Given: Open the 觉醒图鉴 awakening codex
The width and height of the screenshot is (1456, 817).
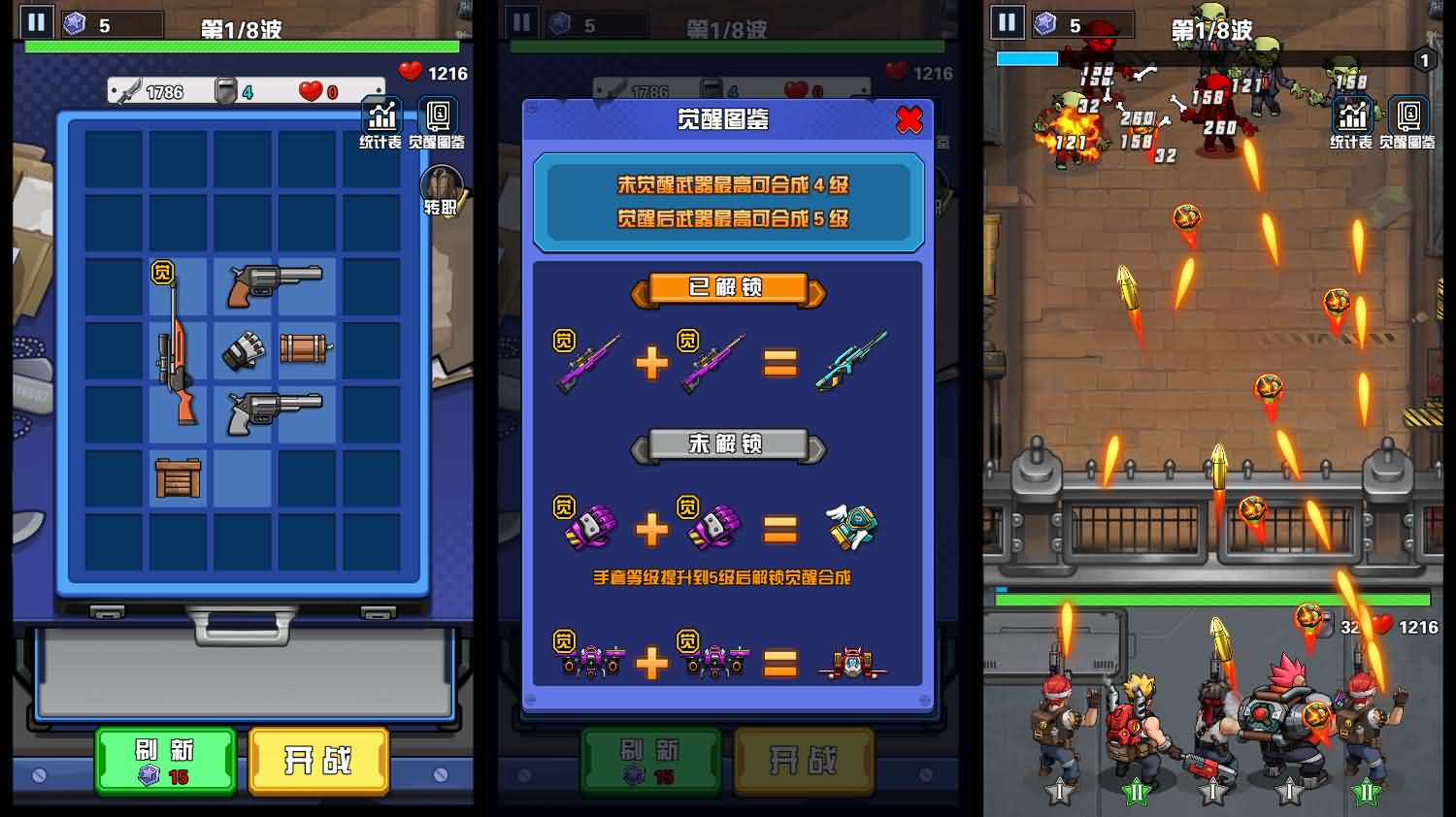Looking at the screenshot, I should pos(439,118).
